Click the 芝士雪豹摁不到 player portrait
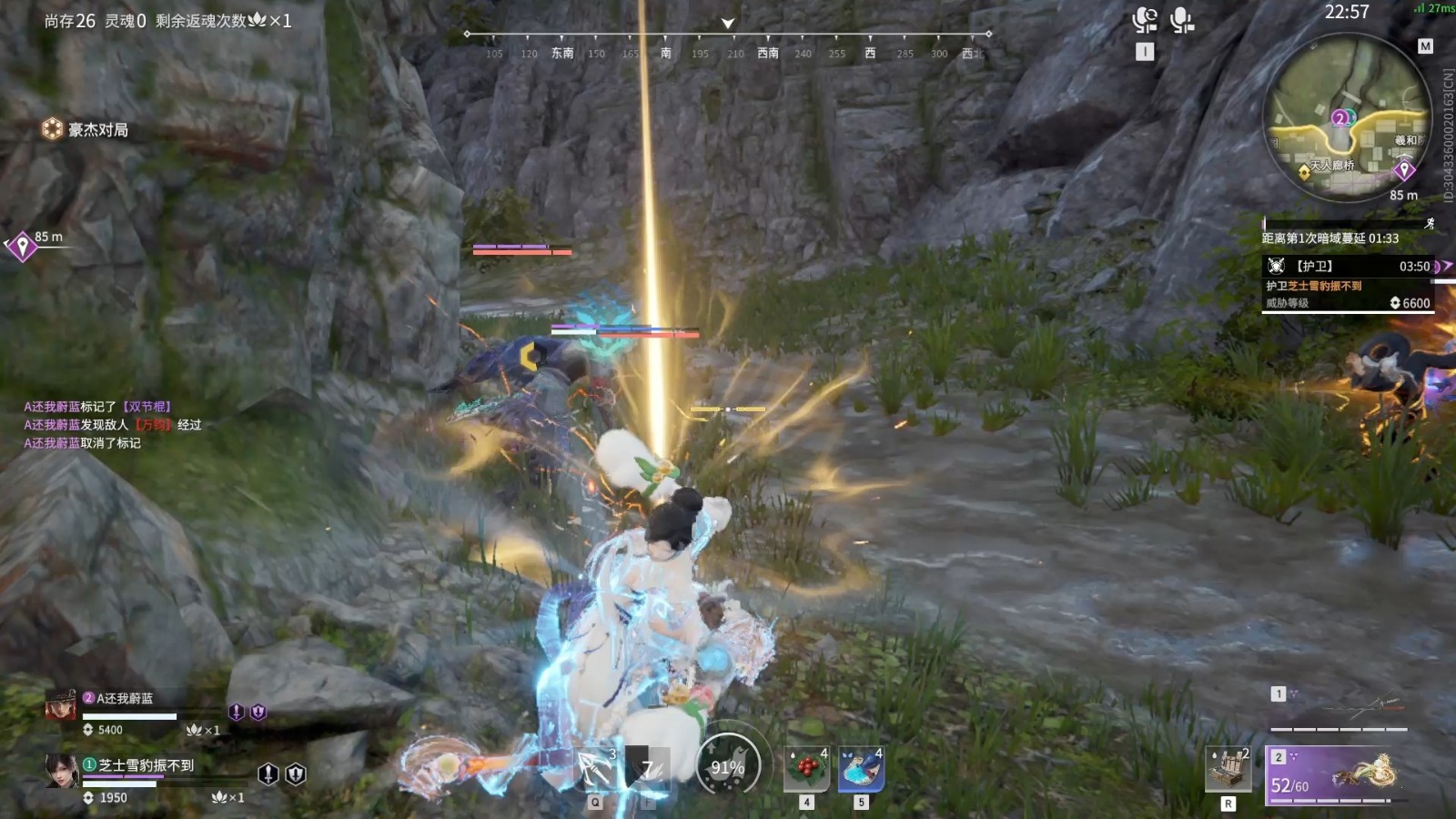 pos(62,771)
